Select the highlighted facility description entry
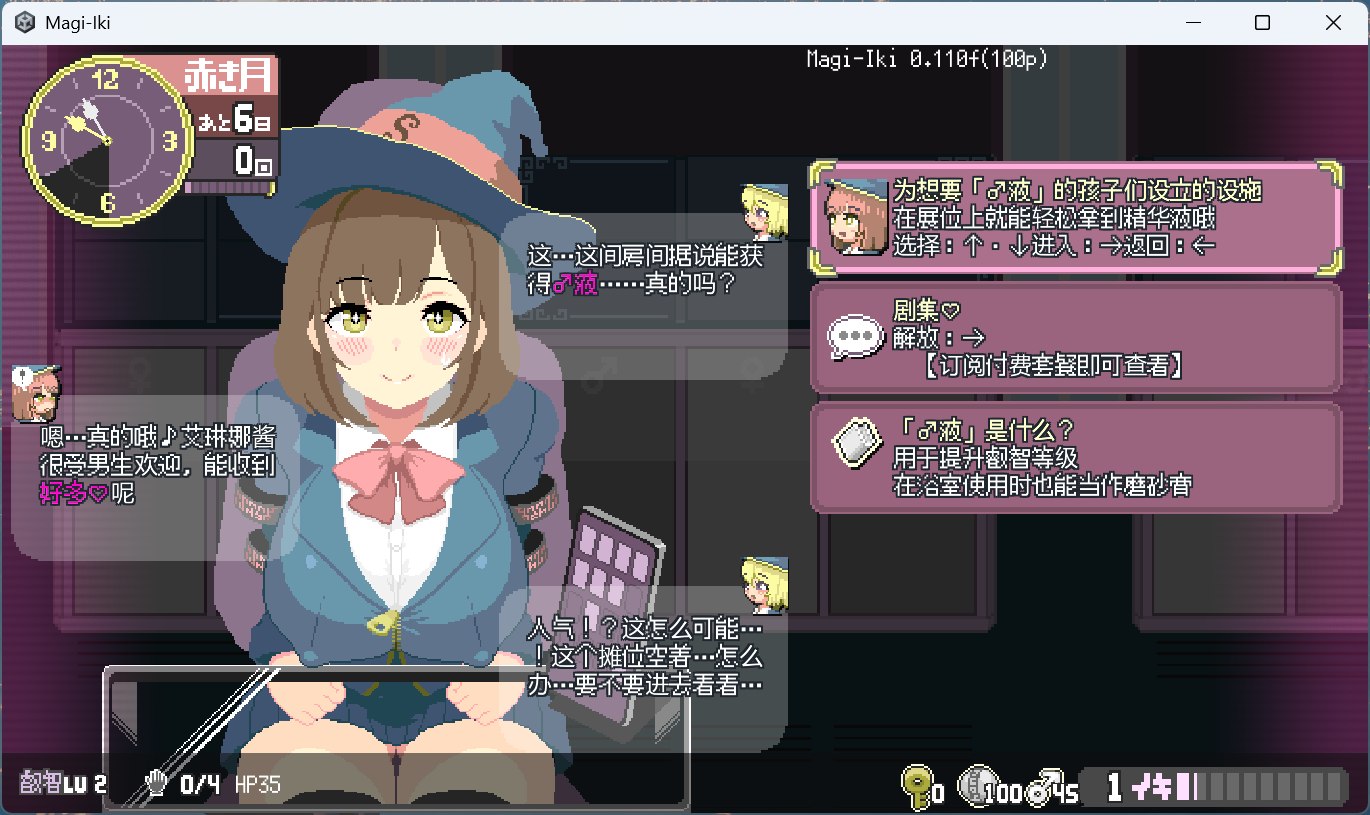 point(1075,218)
